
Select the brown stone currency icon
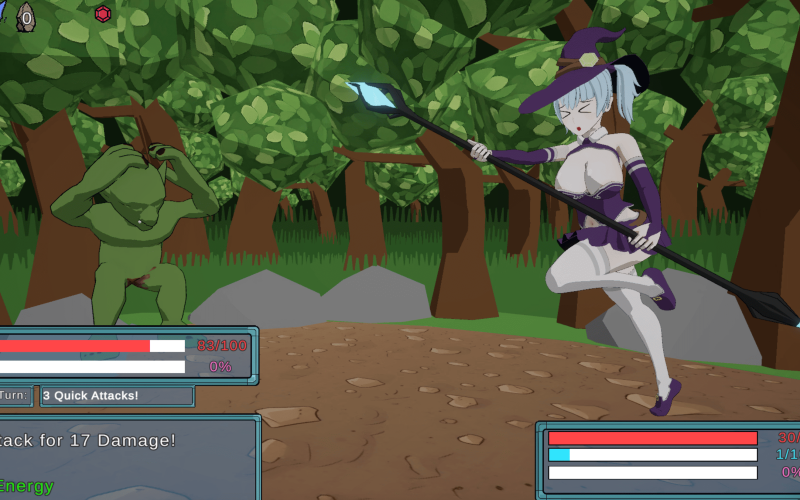tap(26, 16)
